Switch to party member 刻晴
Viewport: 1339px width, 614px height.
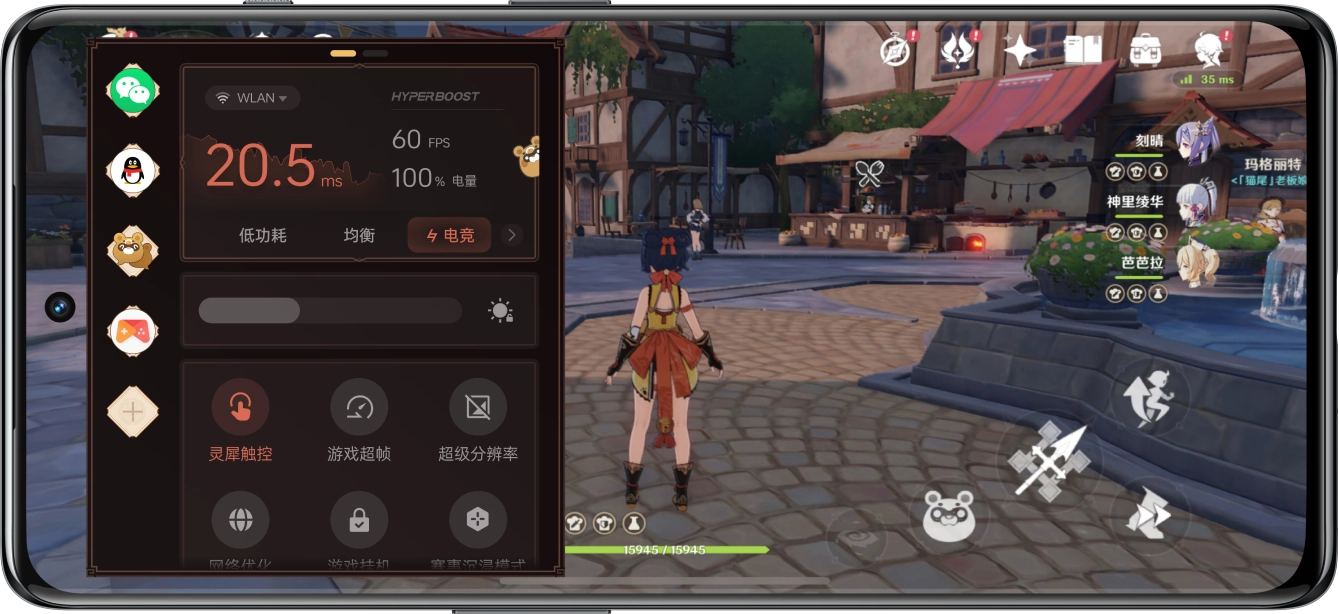click(x=1194, y=143)
